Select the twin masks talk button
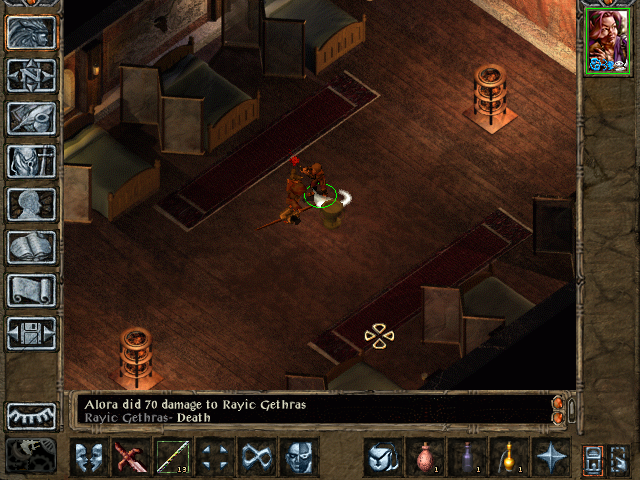Screen dimensions: 640x480 [90, 457]
